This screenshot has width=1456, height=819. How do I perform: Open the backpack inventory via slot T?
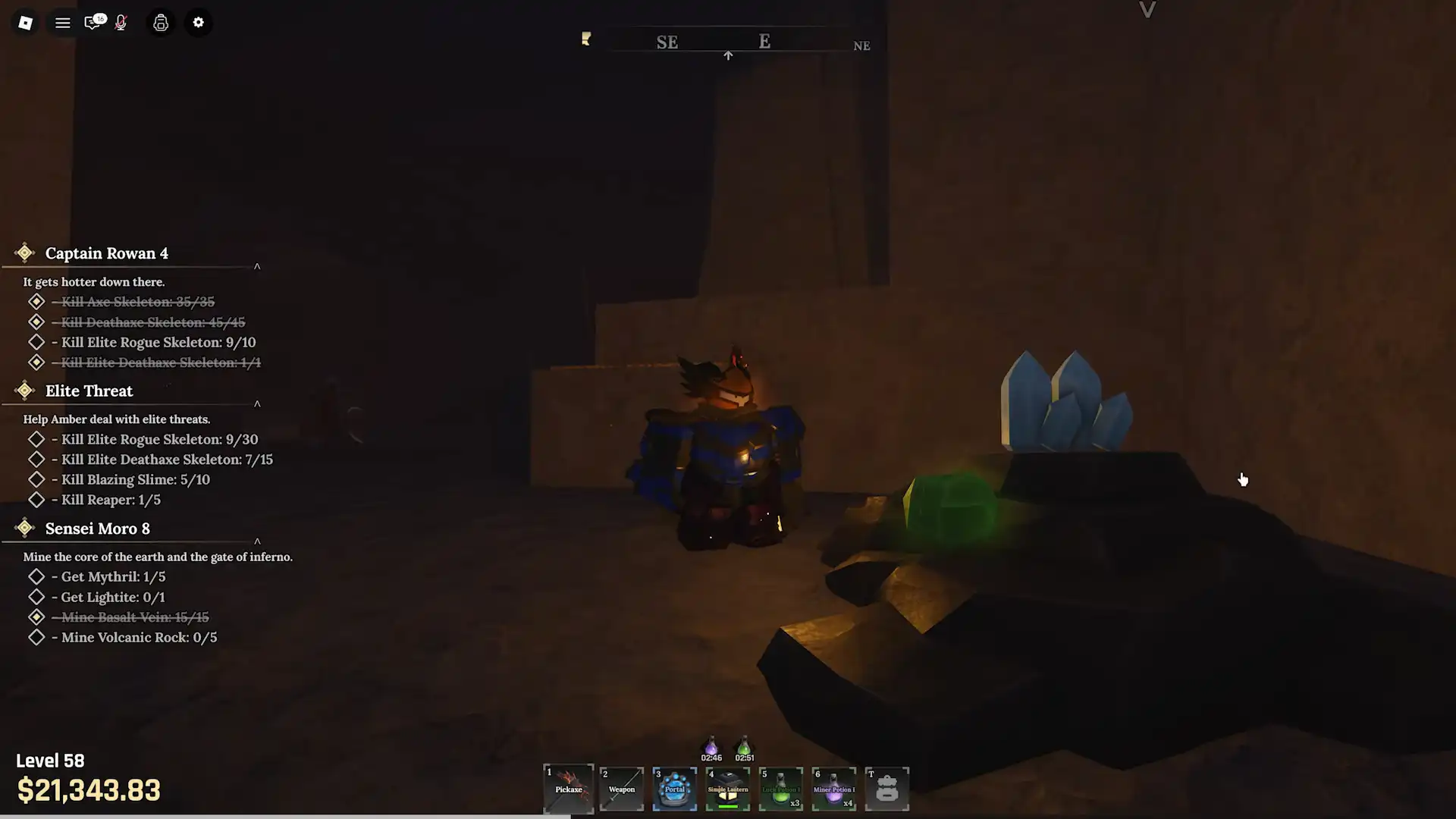pyautogui.click(x=886, y=789)
